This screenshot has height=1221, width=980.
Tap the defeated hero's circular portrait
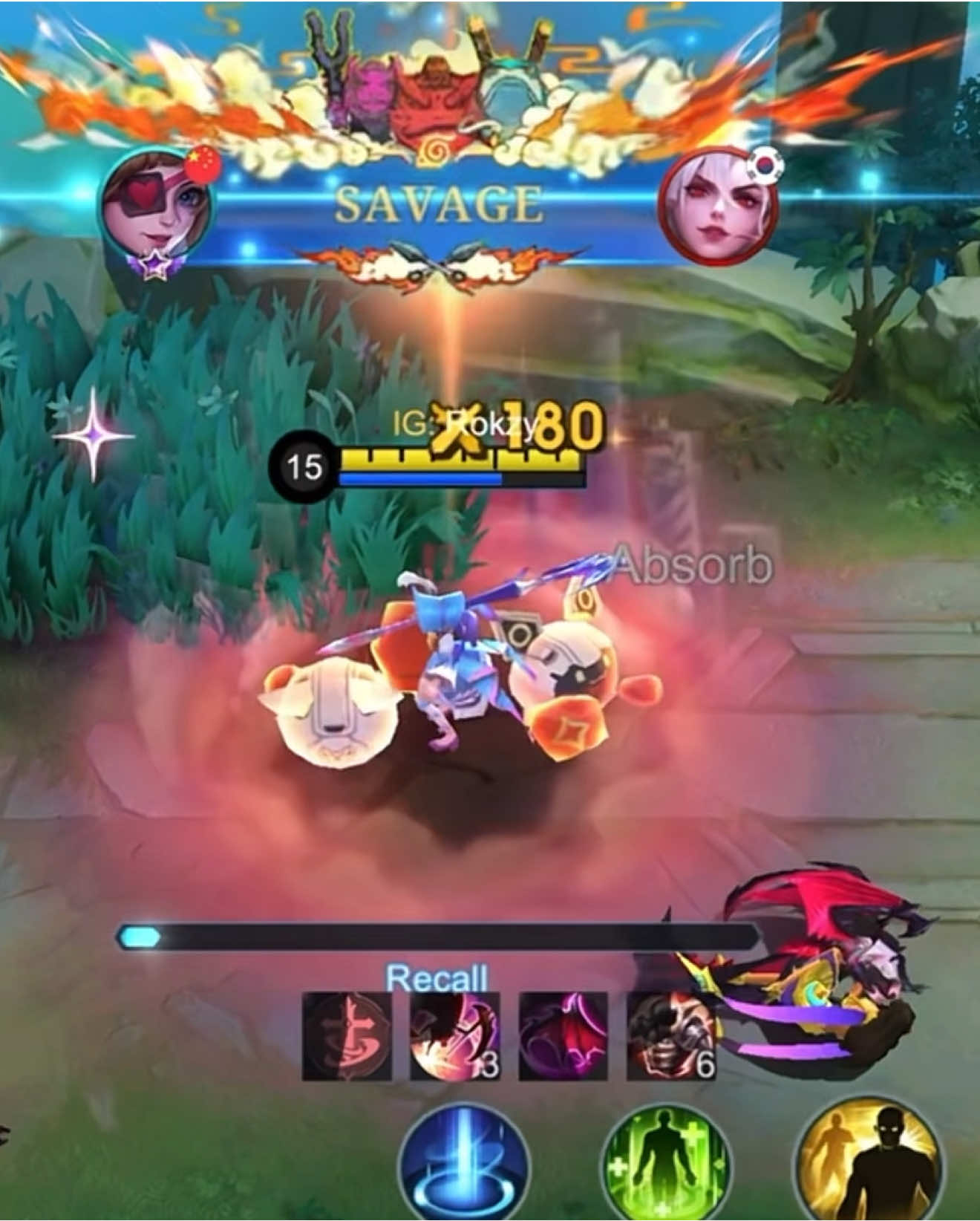click(x=722, y=208)
